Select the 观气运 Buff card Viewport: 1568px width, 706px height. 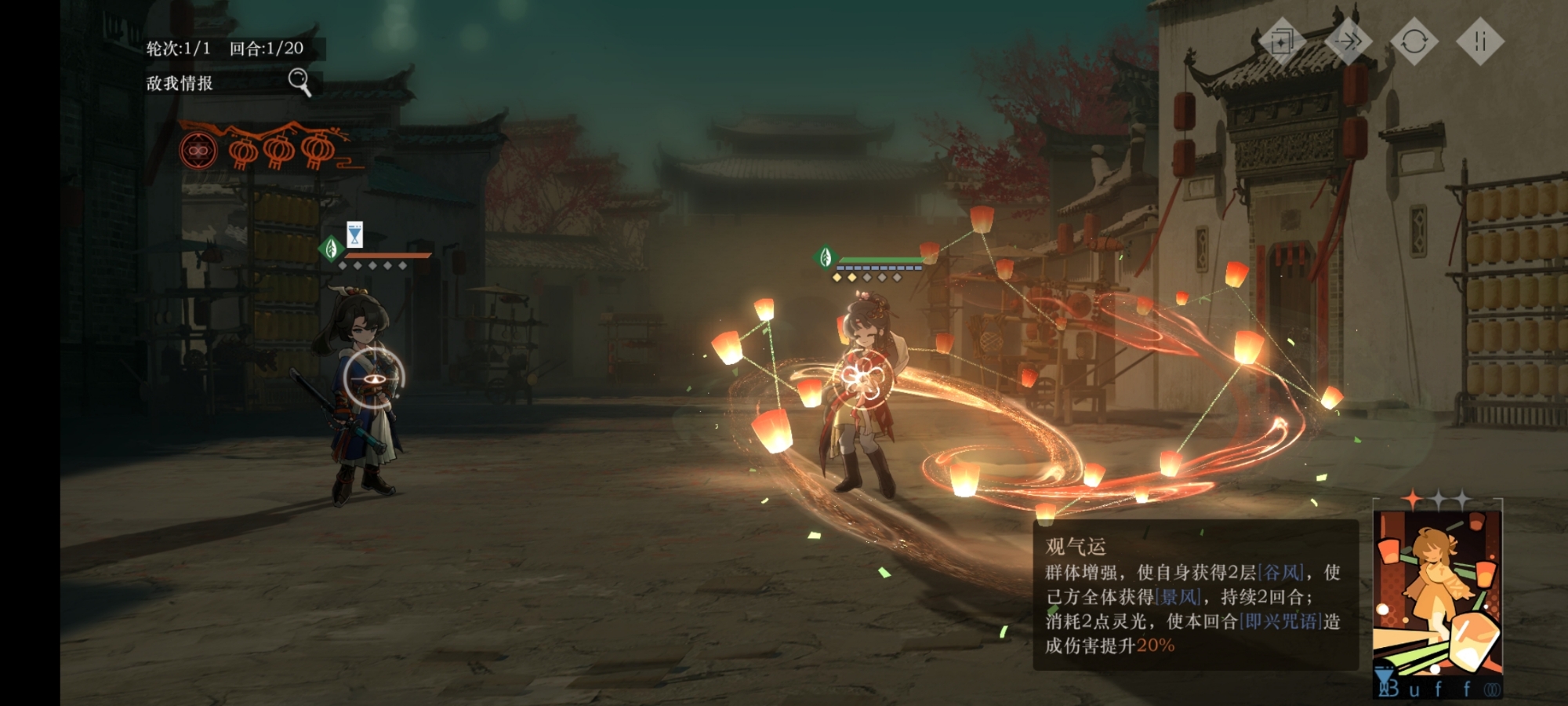1438,600
